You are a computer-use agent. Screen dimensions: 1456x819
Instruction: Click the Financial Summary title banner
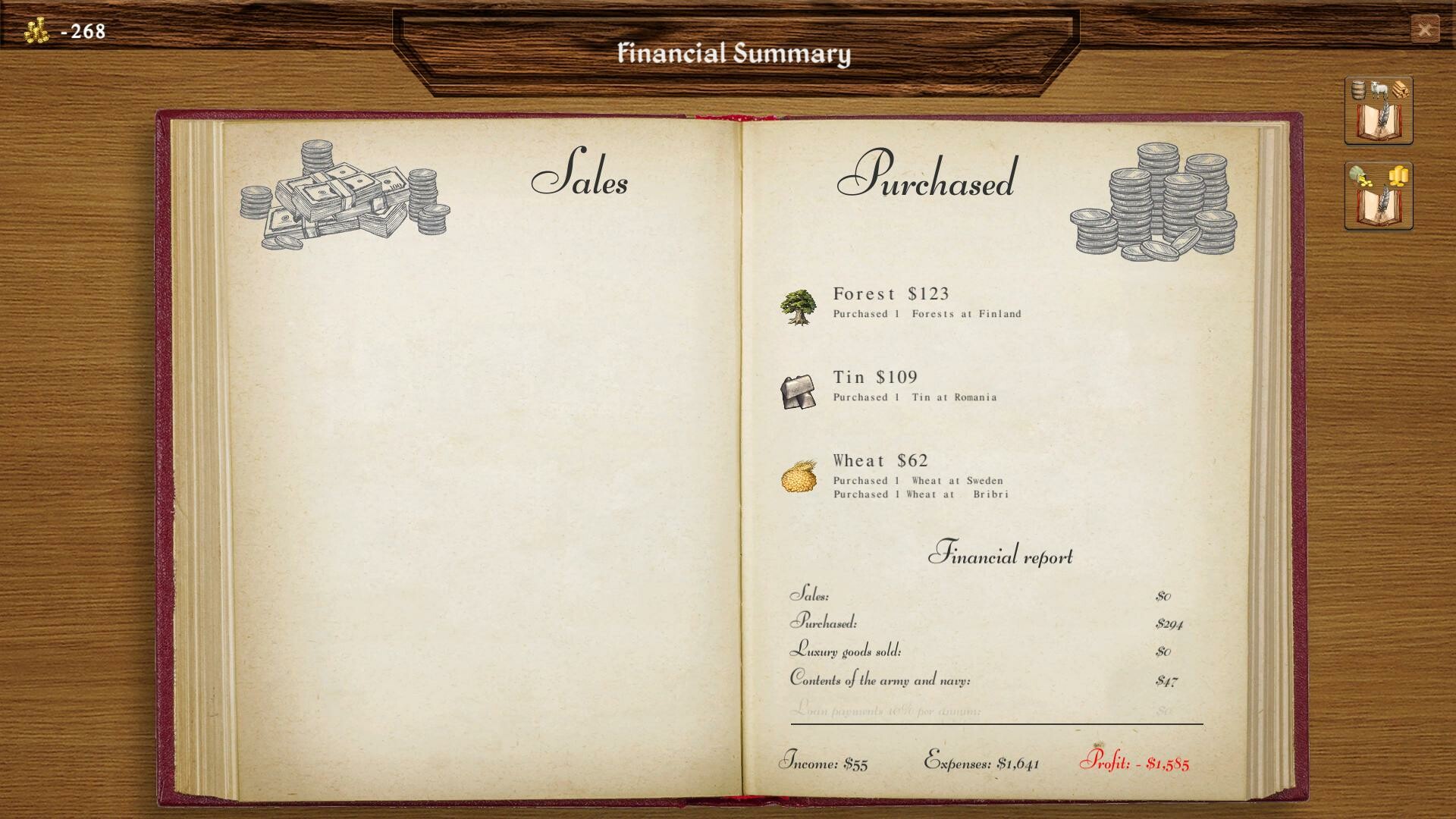coord(734,54)
